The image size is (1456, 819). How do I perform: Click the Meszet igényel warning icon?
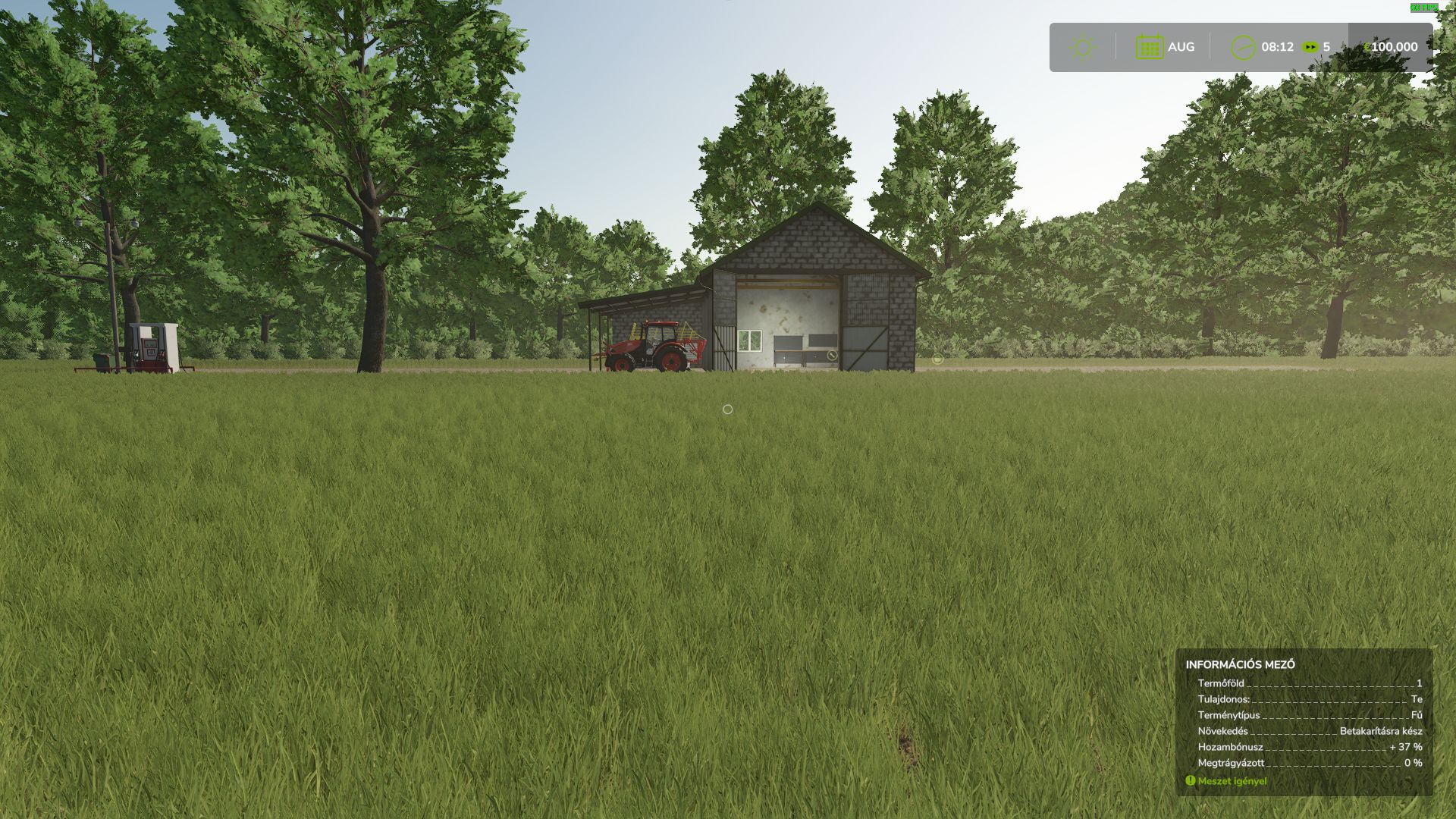1190,780
